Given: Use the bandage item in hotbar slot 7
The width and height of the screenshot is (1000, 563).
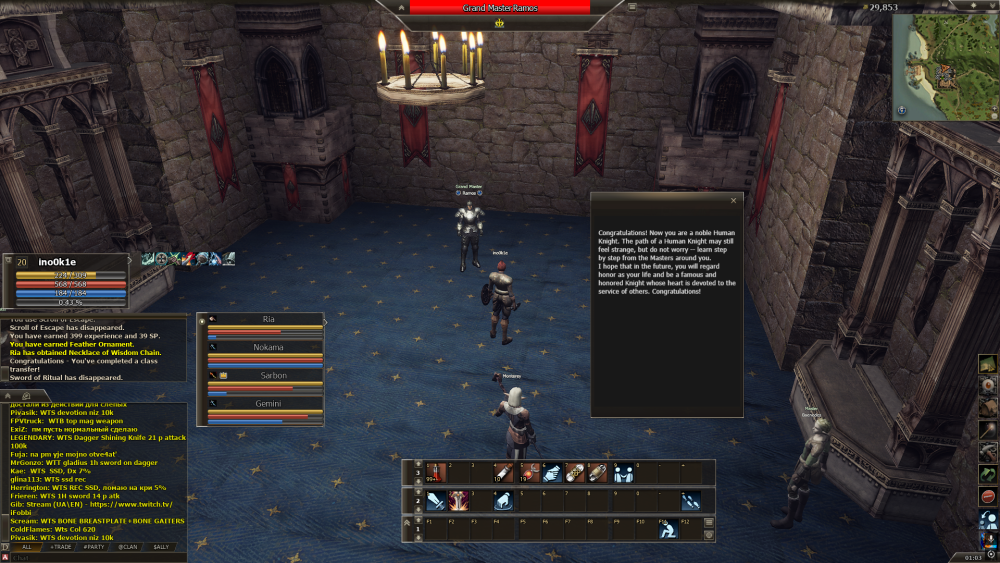Looking at the screenshot, I should click(575, 472).
